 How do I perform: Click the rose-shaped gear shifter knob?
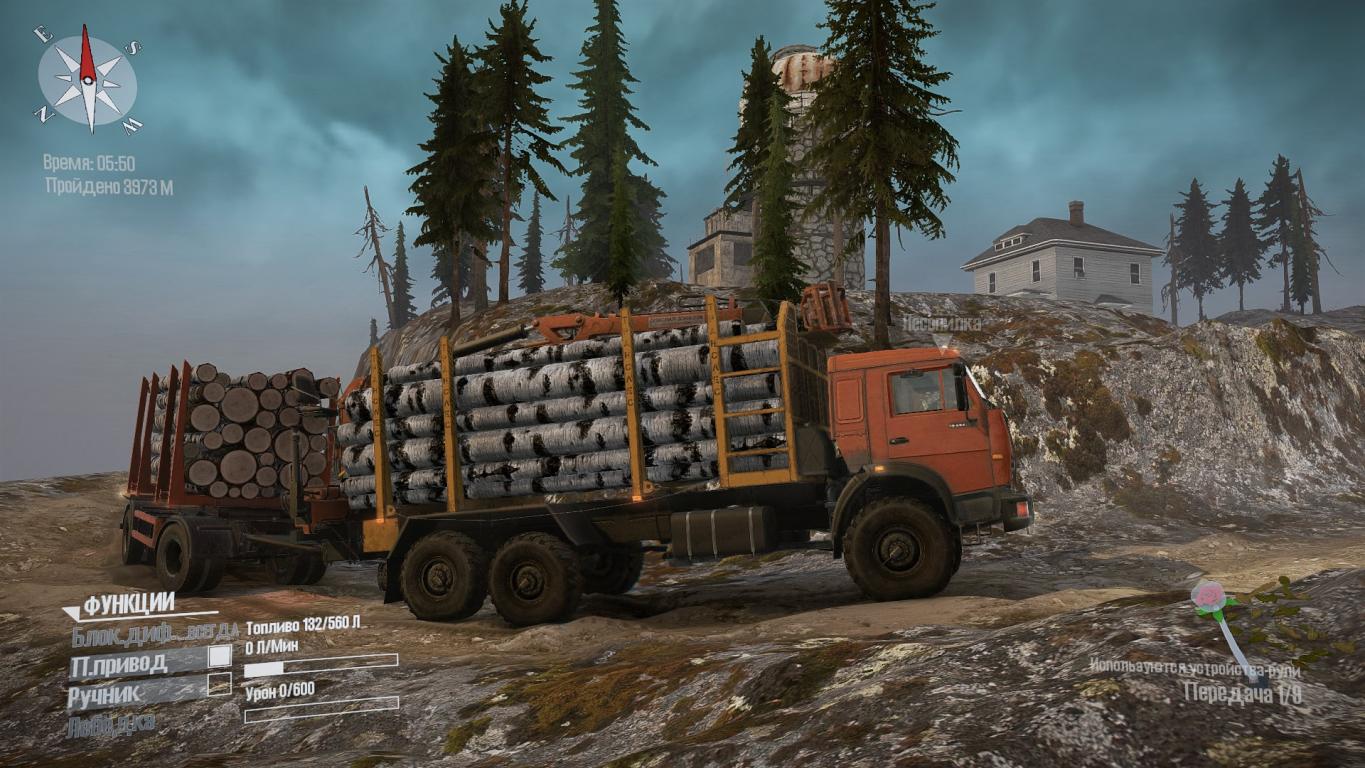click(x=1208, y=598)
